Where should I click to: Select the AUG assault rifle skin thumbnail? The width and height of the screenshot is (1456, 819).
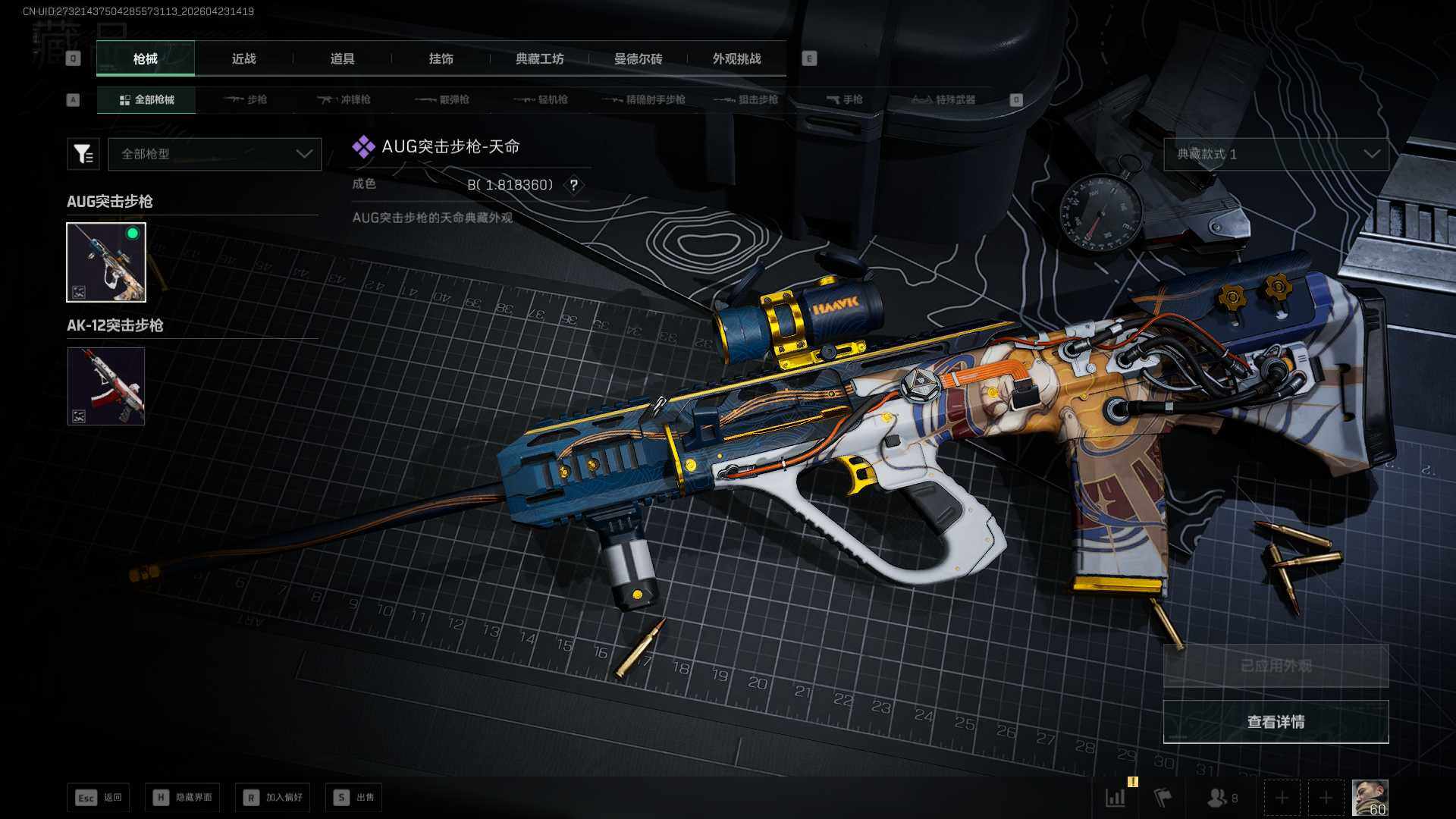(106, 262)
